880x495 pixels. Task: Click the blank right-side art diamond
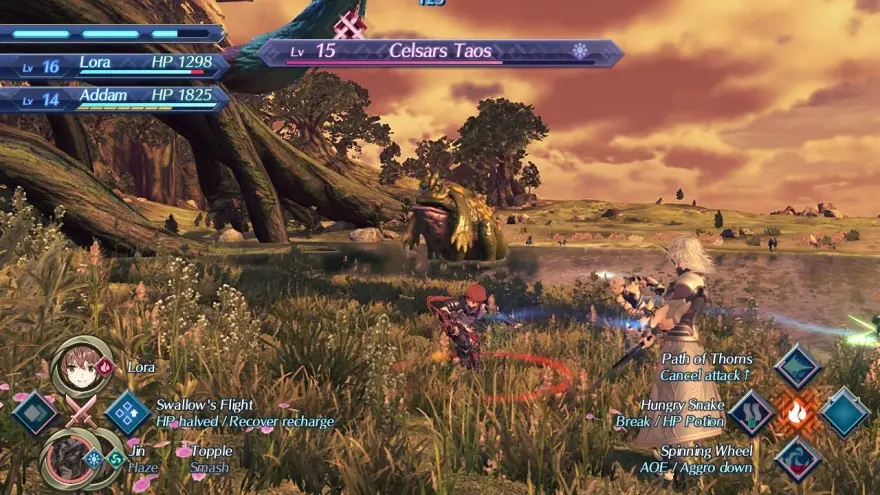[844, 412]
